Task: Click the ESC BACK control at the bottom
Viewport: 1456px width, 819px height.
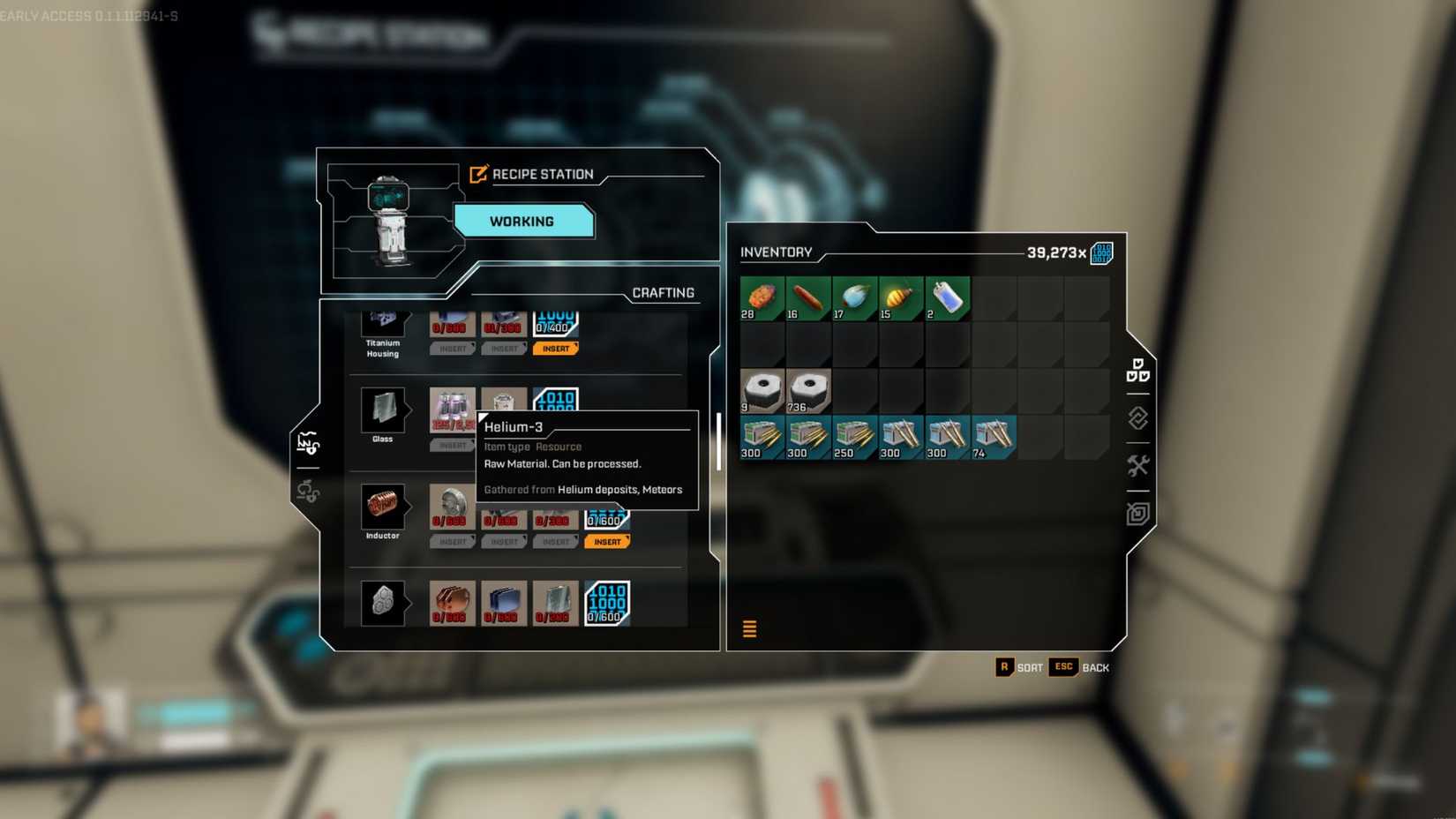Action: coord(1078,667)
